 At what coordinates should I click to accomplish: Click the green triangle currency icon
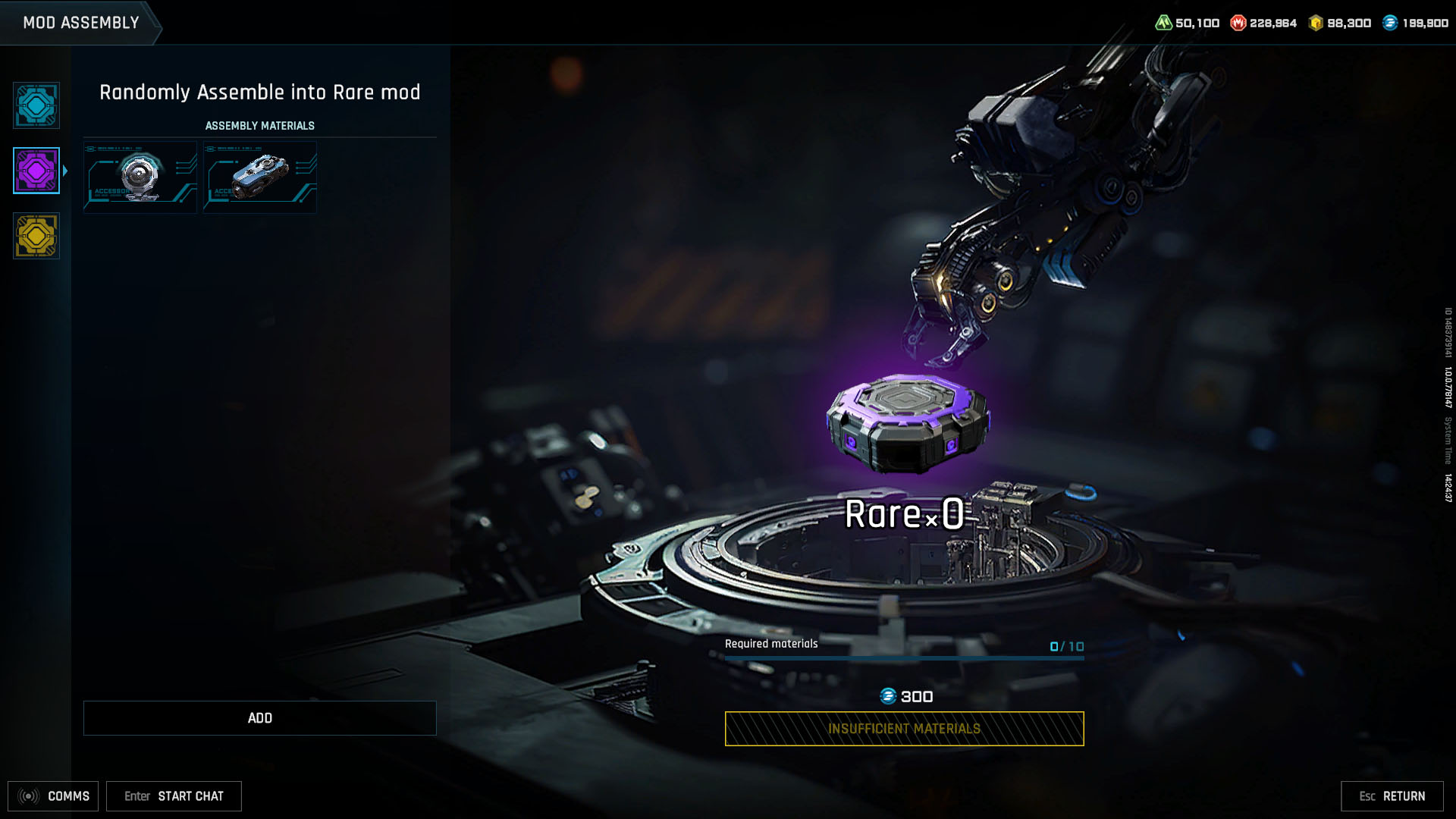click(1166, 22)
